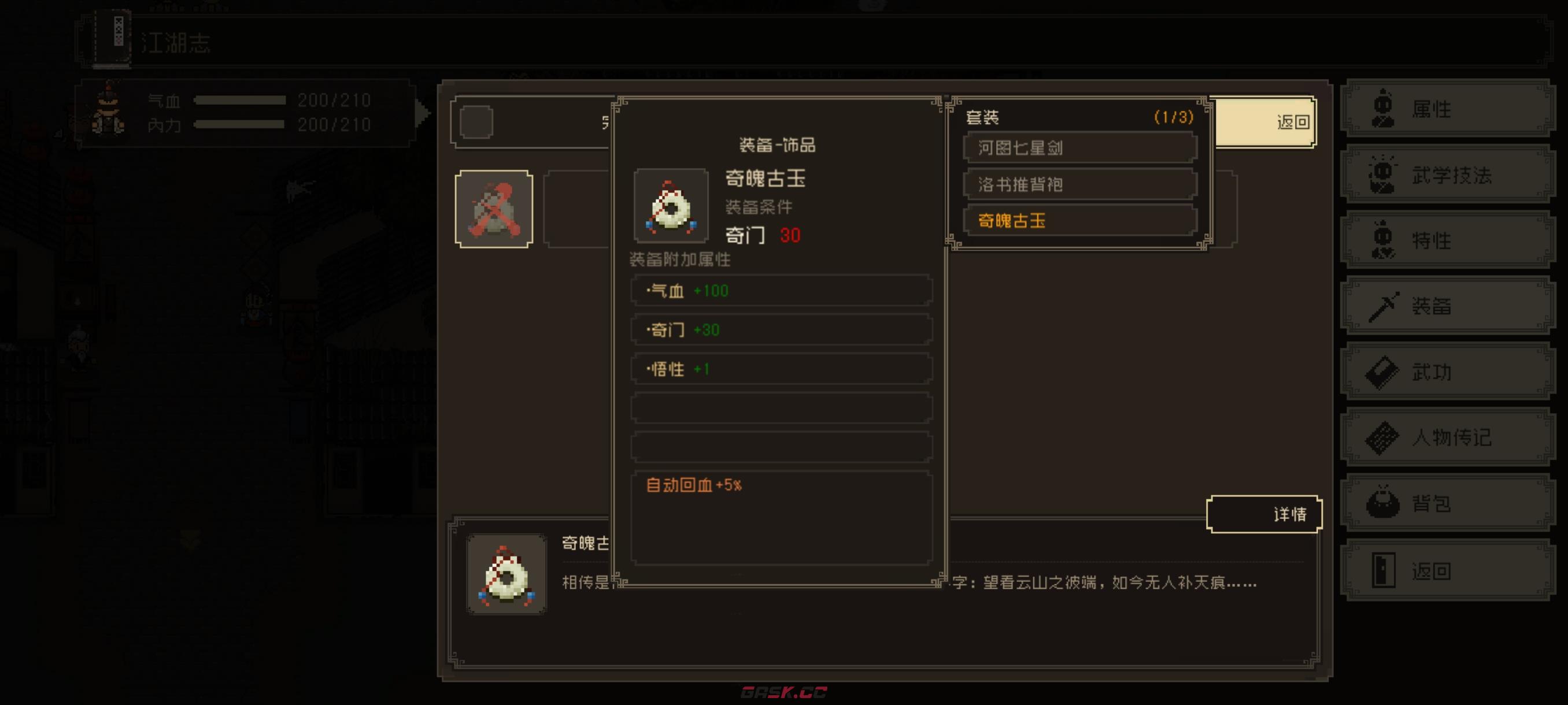
Task: Open 洛书推背袍 set item entry
Action: click(1079, 185)
